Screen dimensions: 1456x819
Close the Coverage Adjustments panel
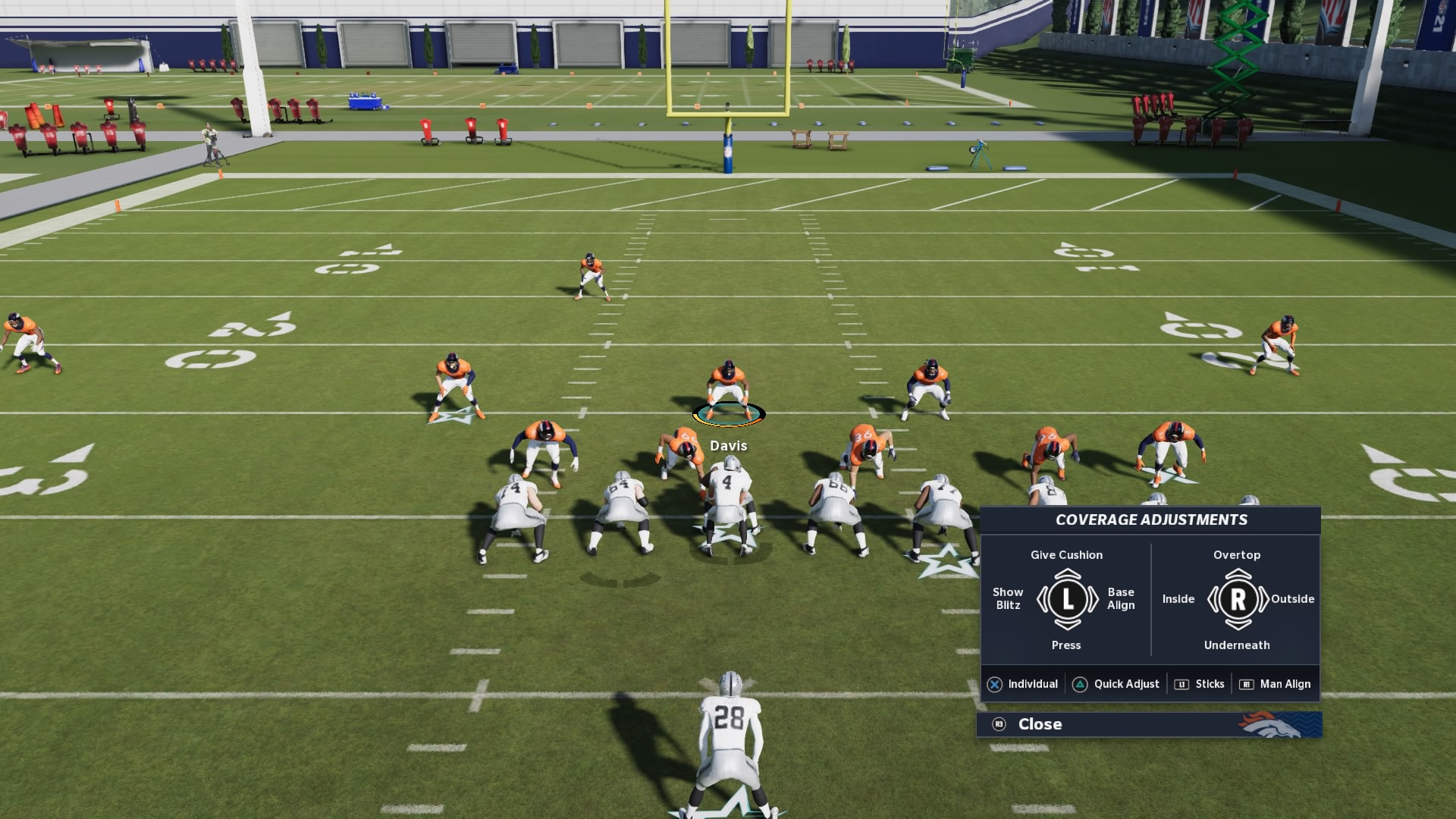point(1040,724)
